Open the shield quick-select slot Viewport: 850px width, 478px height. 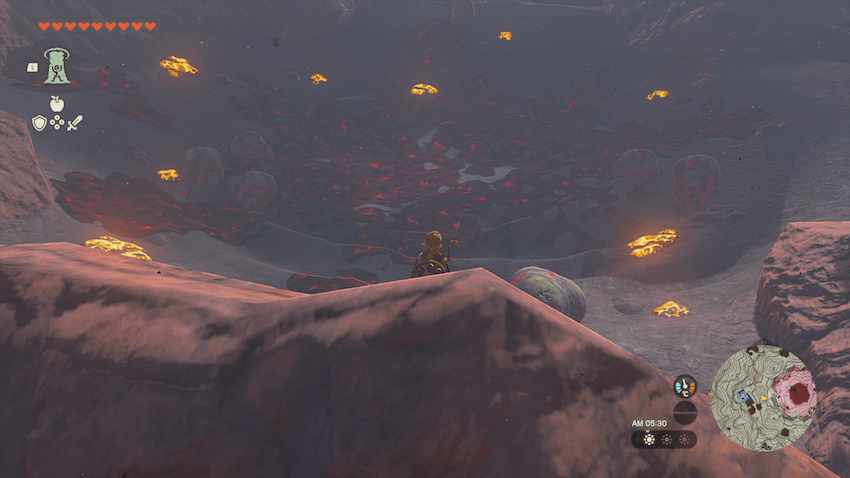tap(39, 123)
